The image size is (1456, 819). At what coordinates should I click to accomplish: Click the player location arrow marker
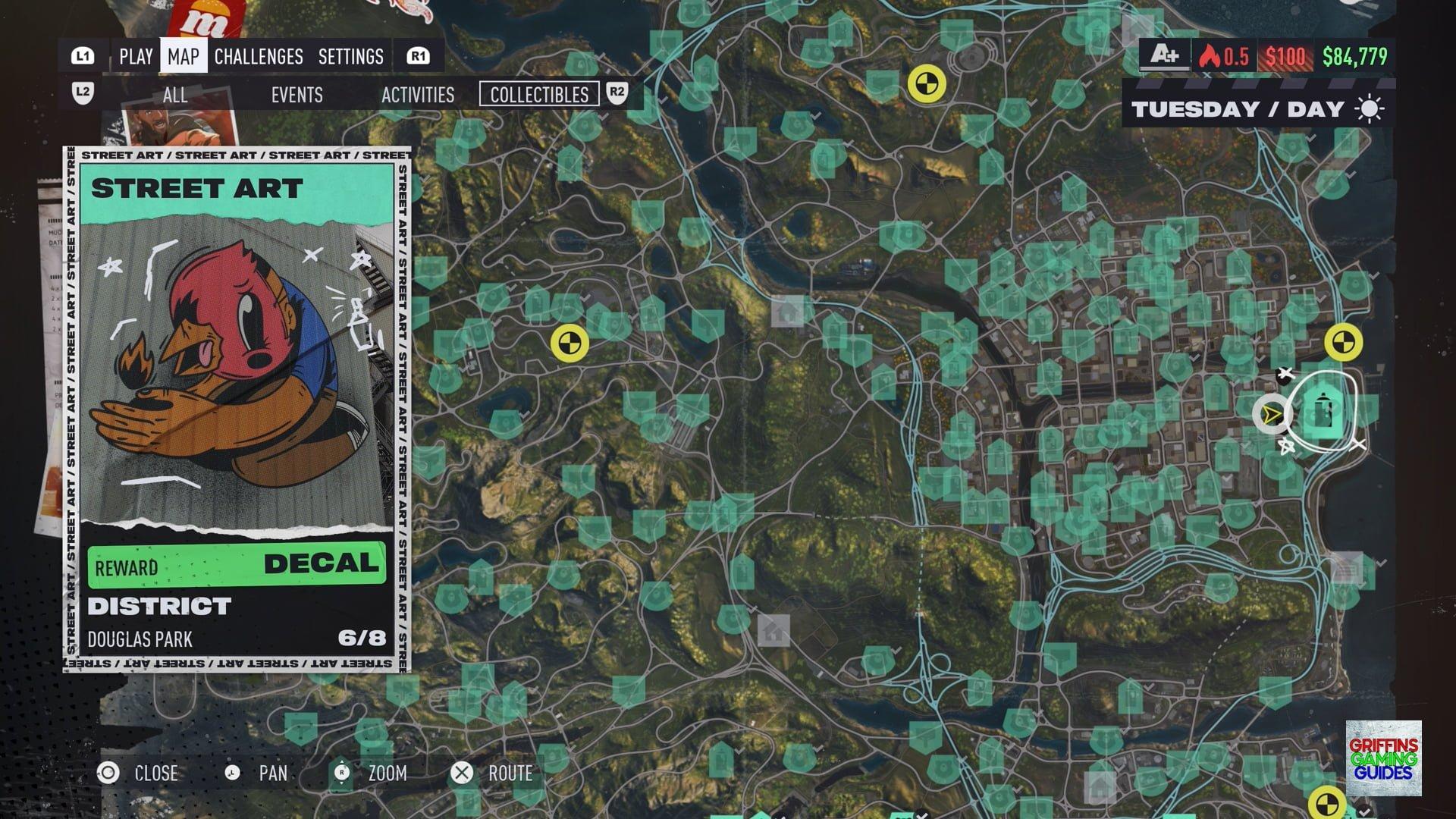pyautogui.click(x=1272, y=415)
